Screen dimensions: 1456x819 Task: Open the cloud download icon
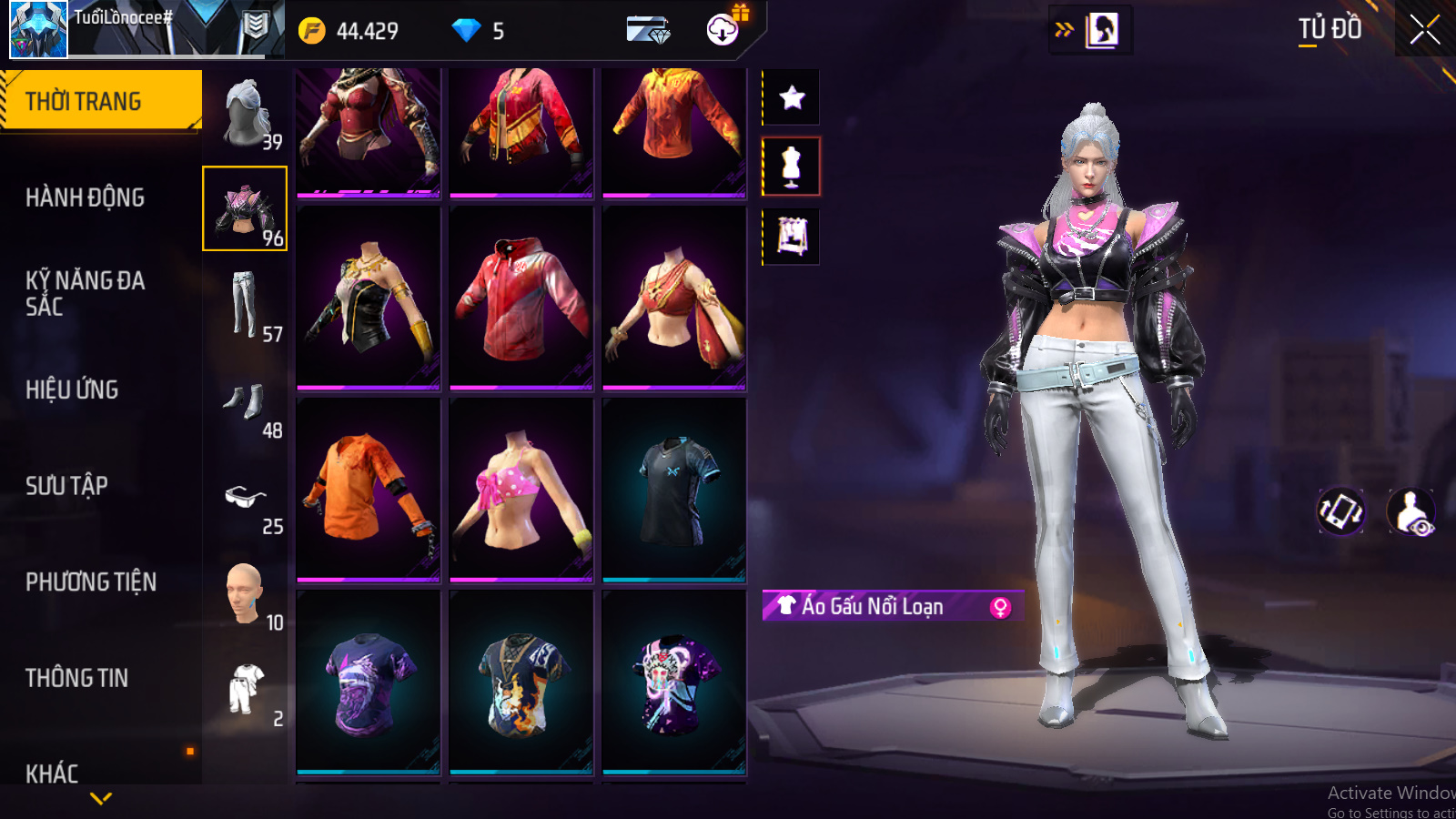coord(723,30)
